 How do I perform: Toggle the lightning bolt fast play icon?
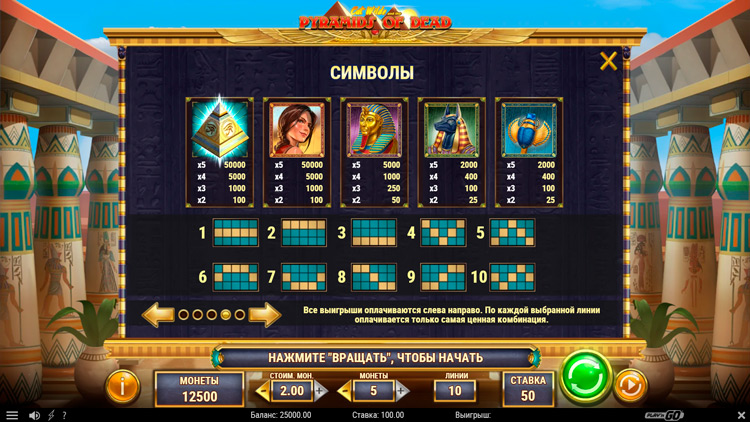pyautogui.click(x=51, y=414)
